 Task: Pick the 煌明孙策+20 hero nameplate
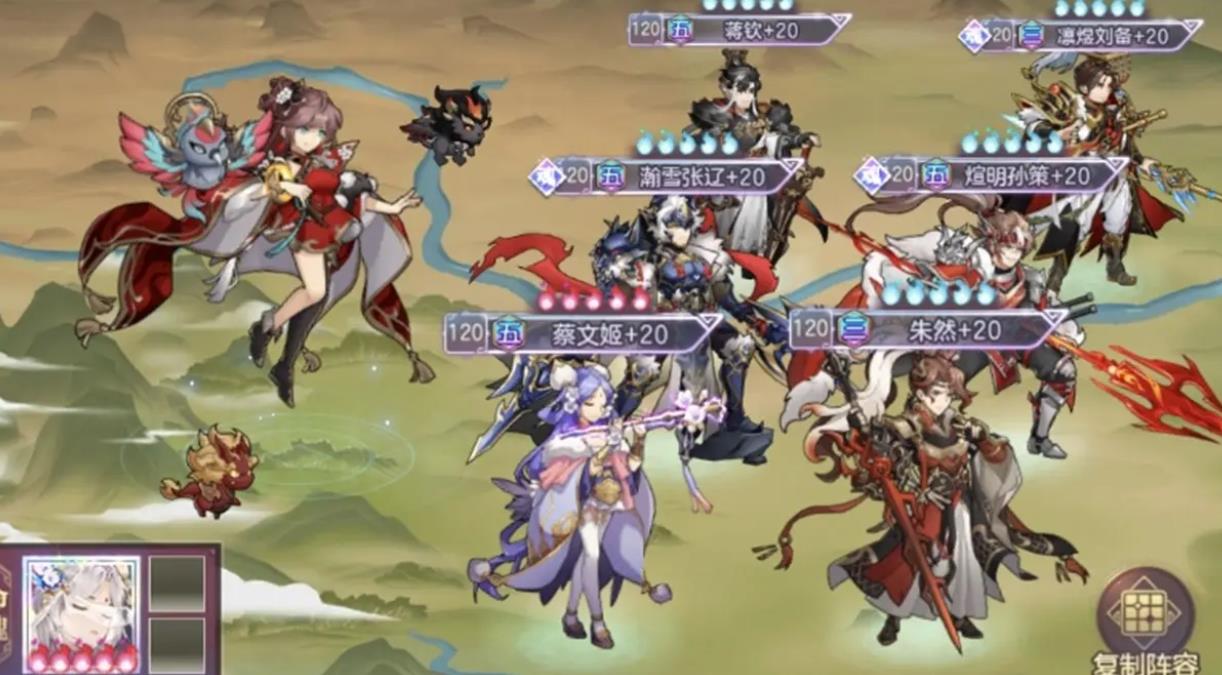coord(992,176)
